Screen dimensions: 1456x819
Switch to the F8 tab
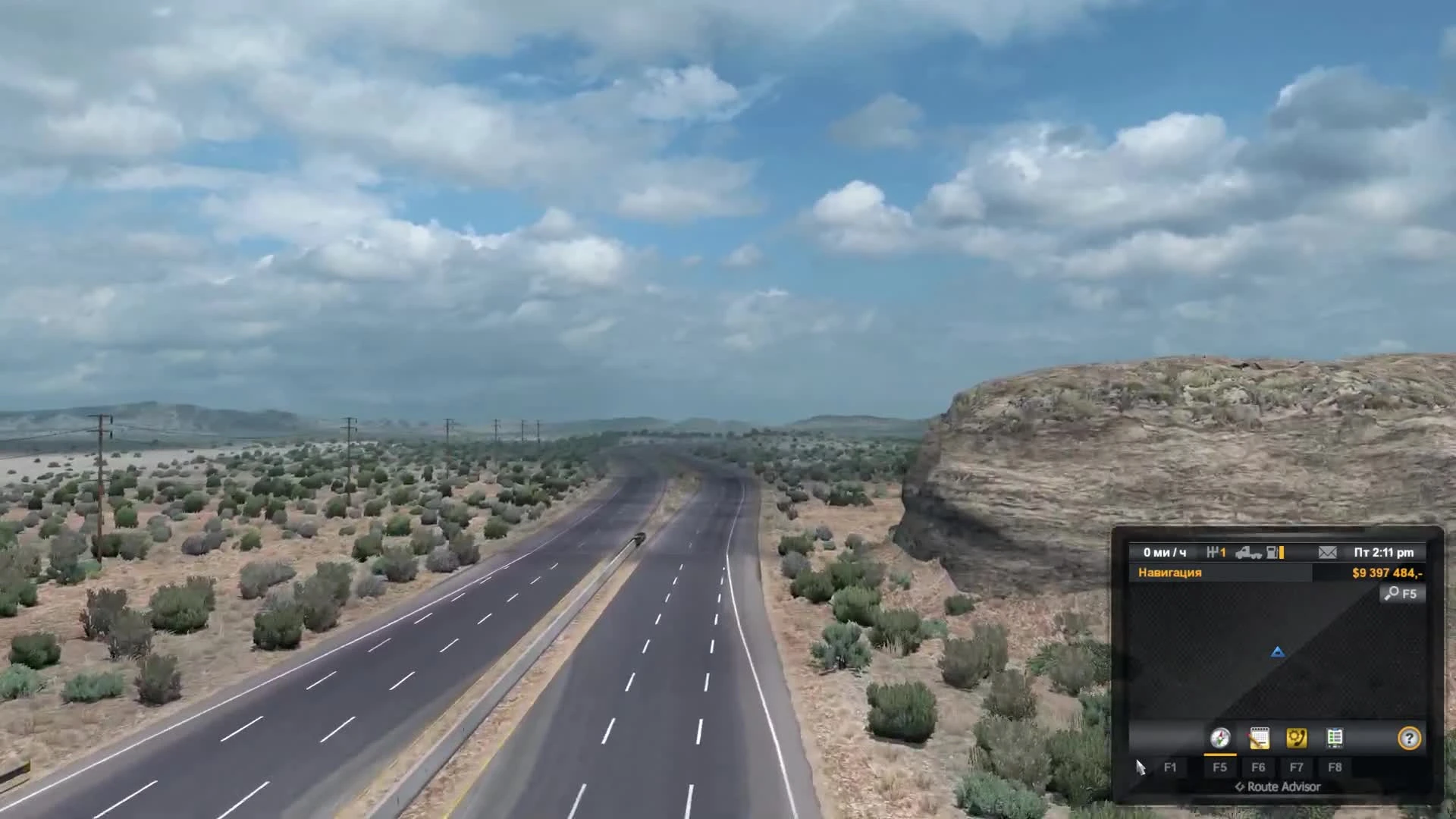click(1335, 767)
